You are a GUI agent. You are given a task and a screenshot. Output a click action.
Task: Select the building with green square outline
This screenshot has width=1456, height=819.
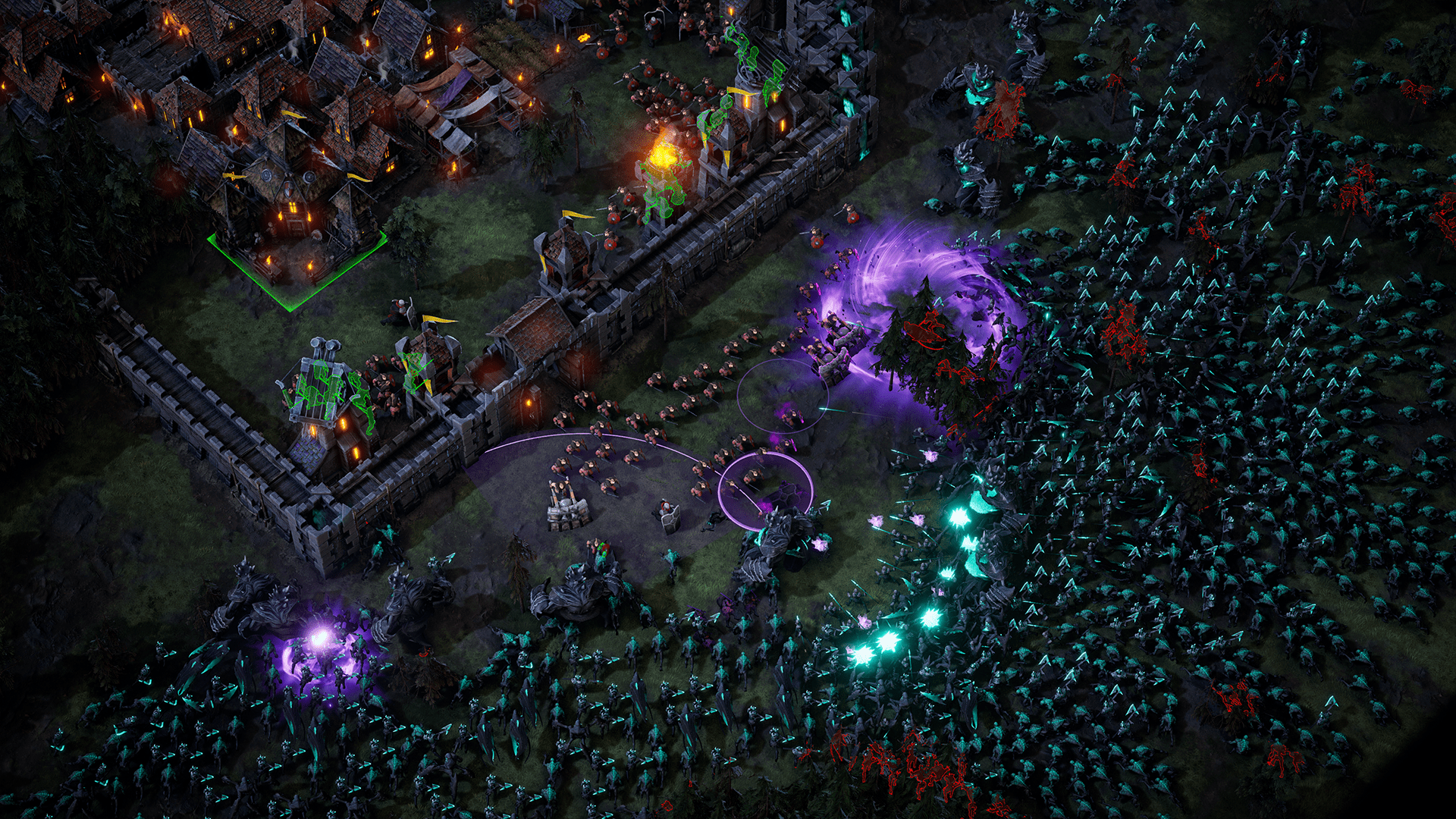pos(292,227)
